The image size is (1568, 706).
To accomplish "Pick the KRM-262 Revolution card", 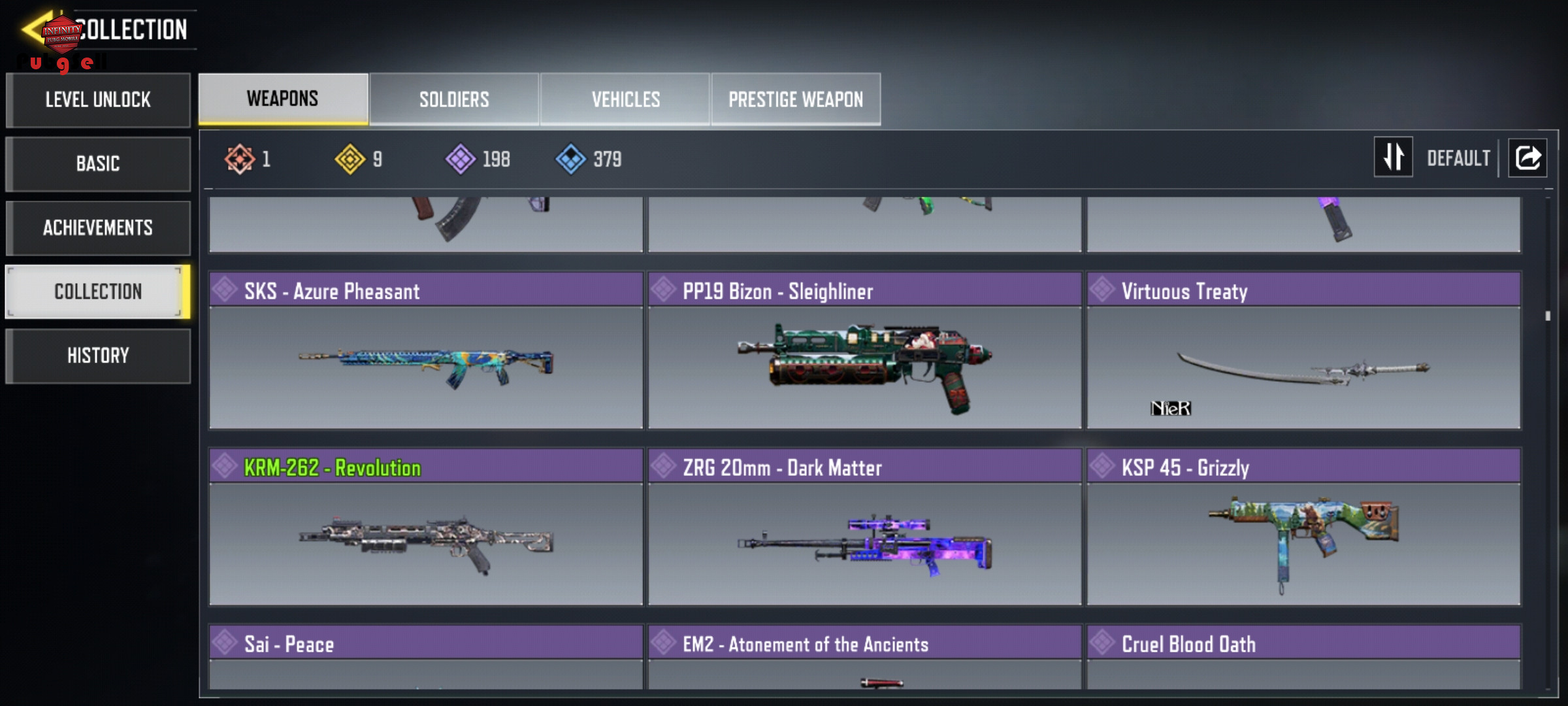I will pos(426,528).
